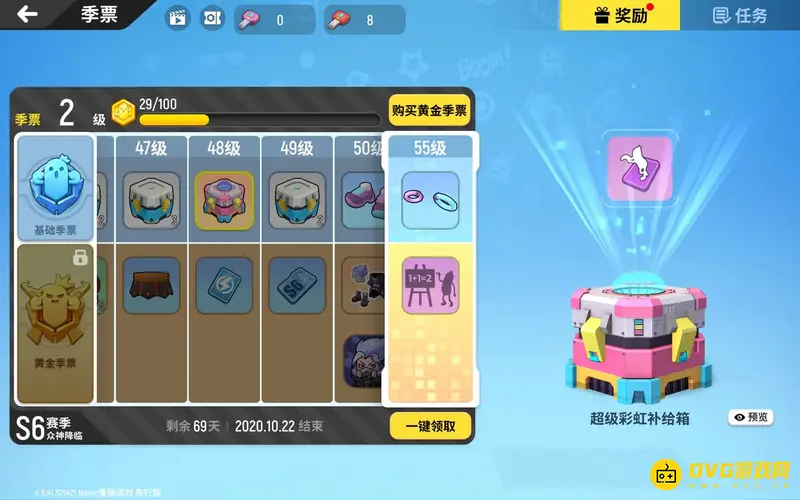Select the level 47 grey supply box reward
This screenshot has width=800, height=500.
tap(149, 200)
